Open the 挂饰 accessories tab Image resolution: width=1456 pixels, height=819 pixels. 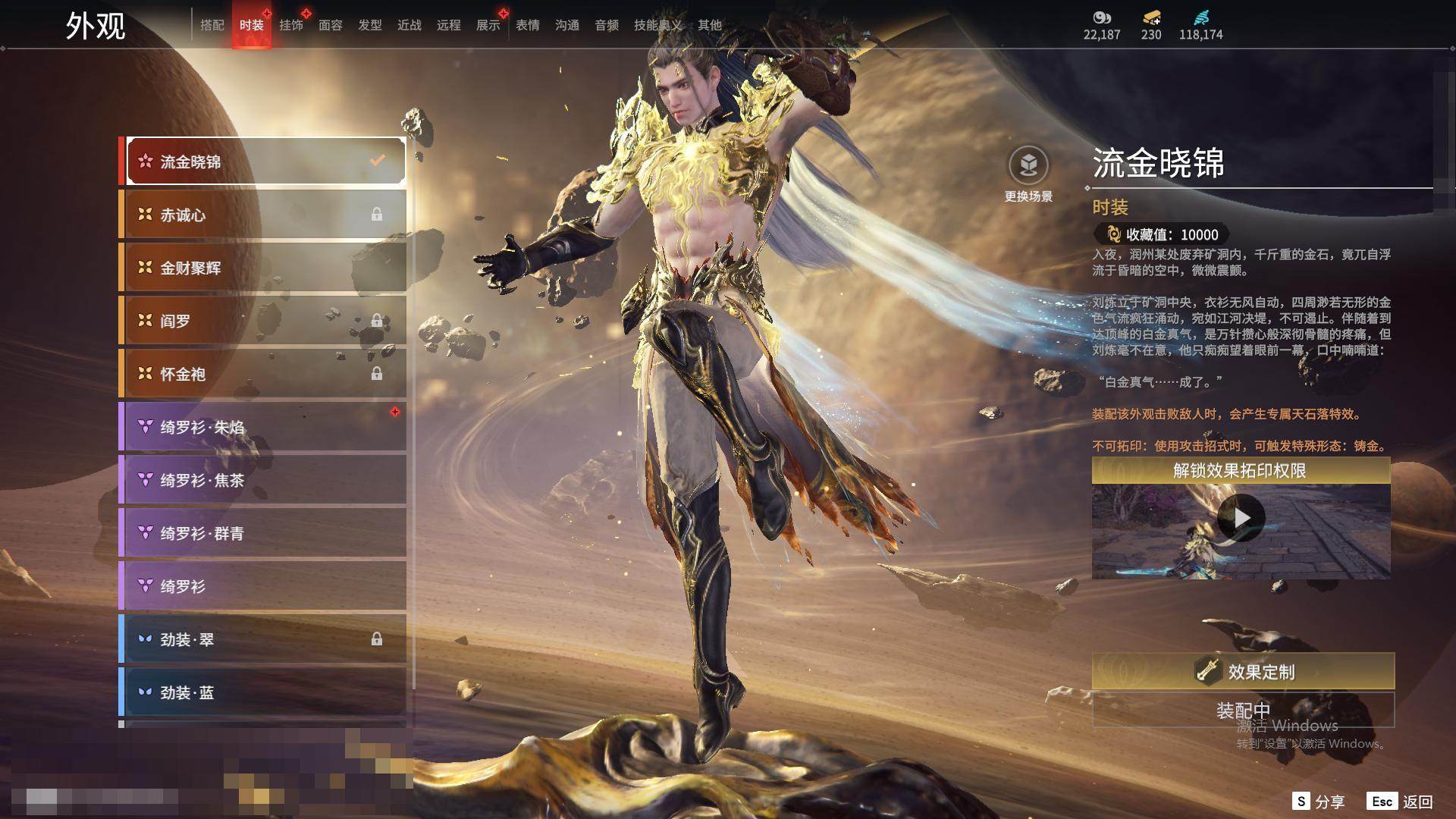click(x=290, y=25)
